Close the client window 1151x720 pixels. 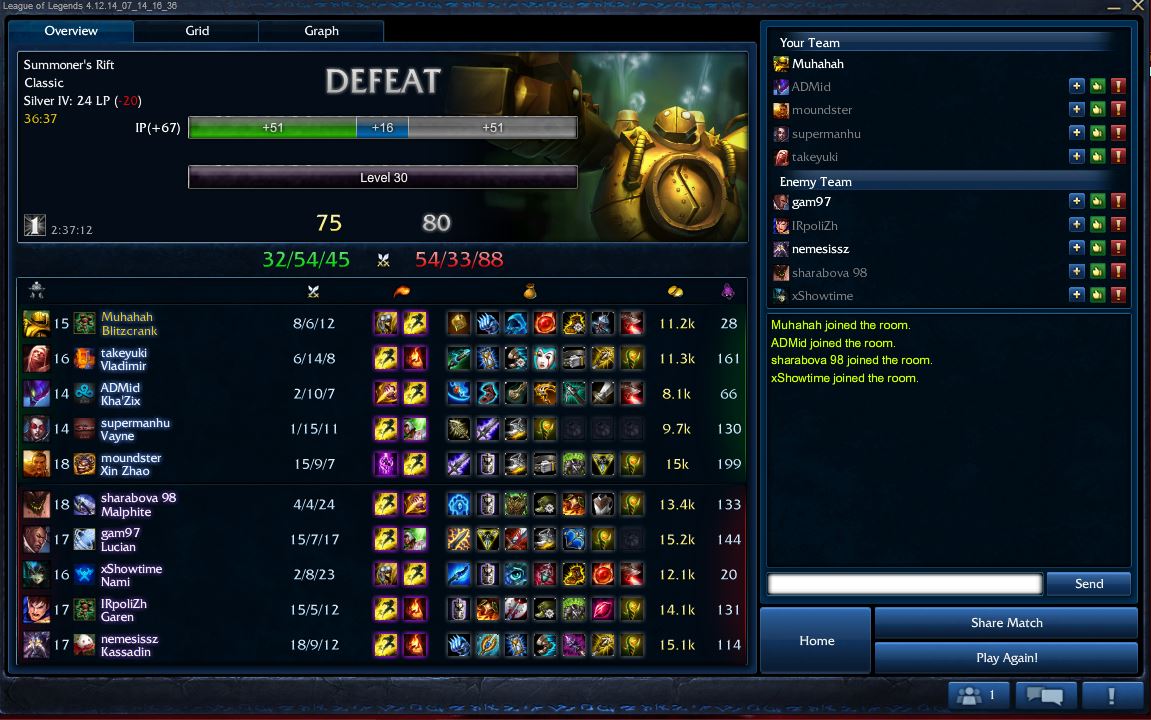click(x=1137, y=7)
